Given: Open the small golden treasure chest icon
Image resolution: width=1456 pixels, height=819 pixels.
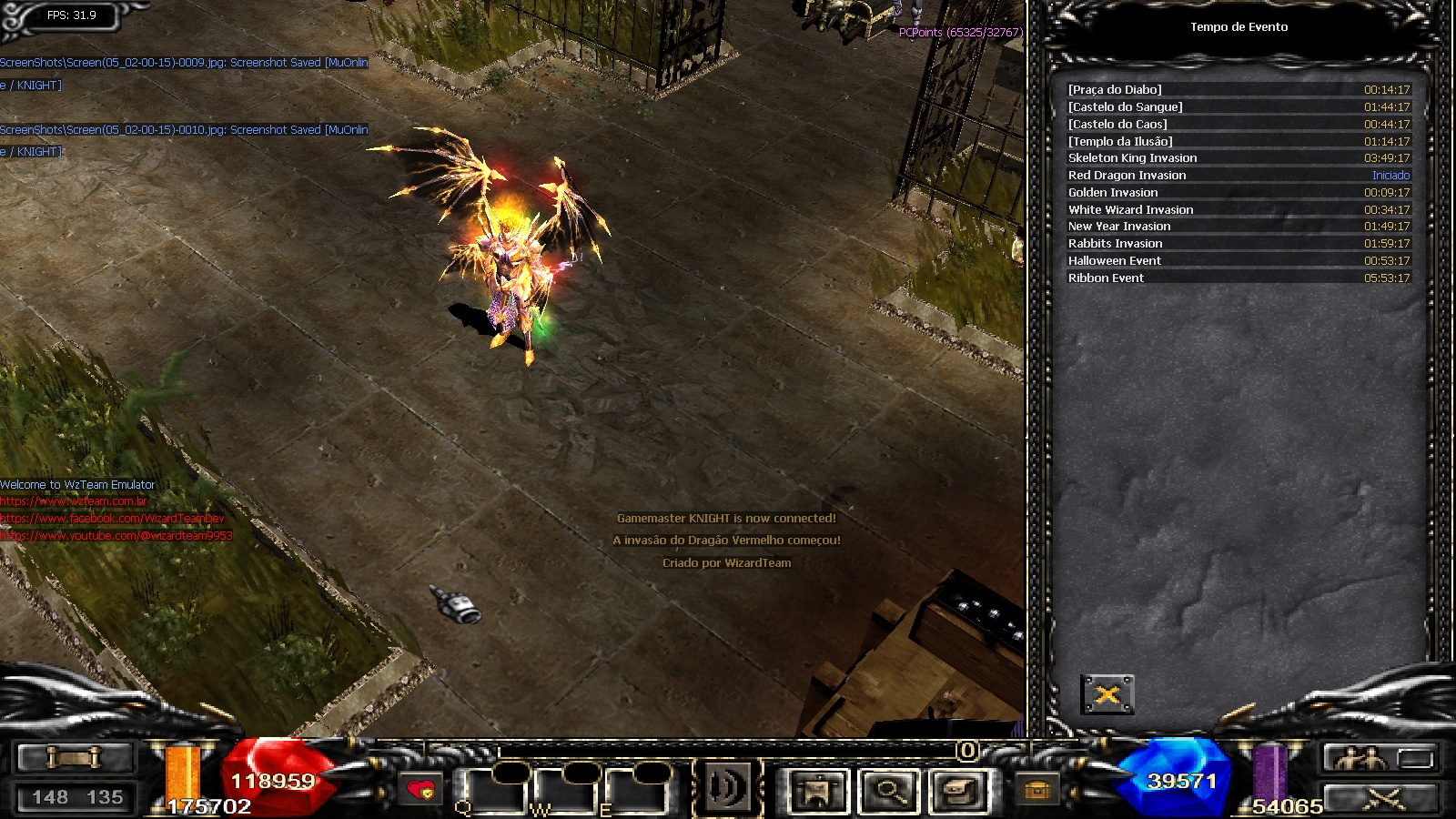Looking at the screenshot, I should pyautogui.click(x=1036, y=790).
